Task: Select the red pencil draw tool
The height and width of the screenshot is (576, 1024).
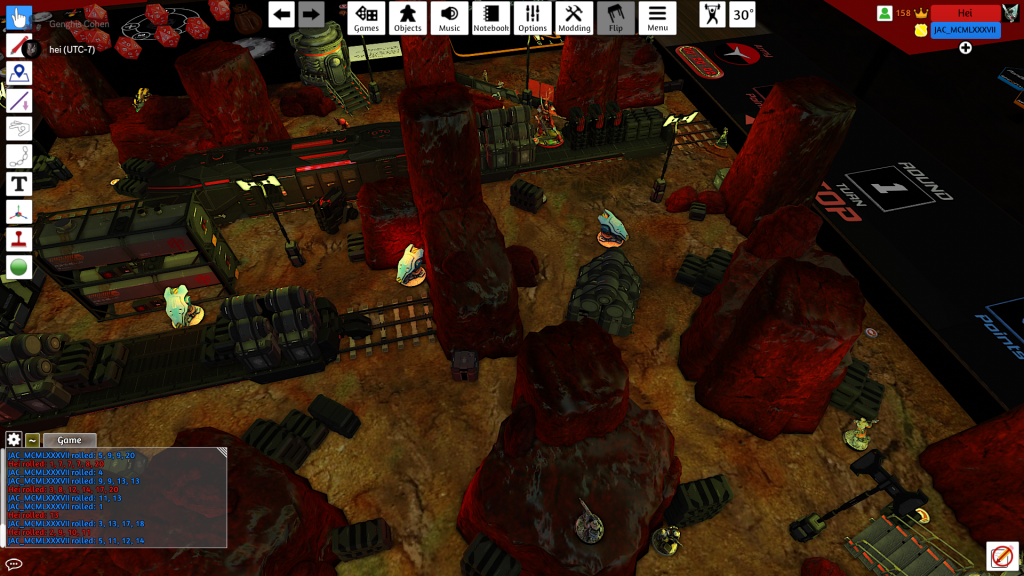Action: pos(19,45)
